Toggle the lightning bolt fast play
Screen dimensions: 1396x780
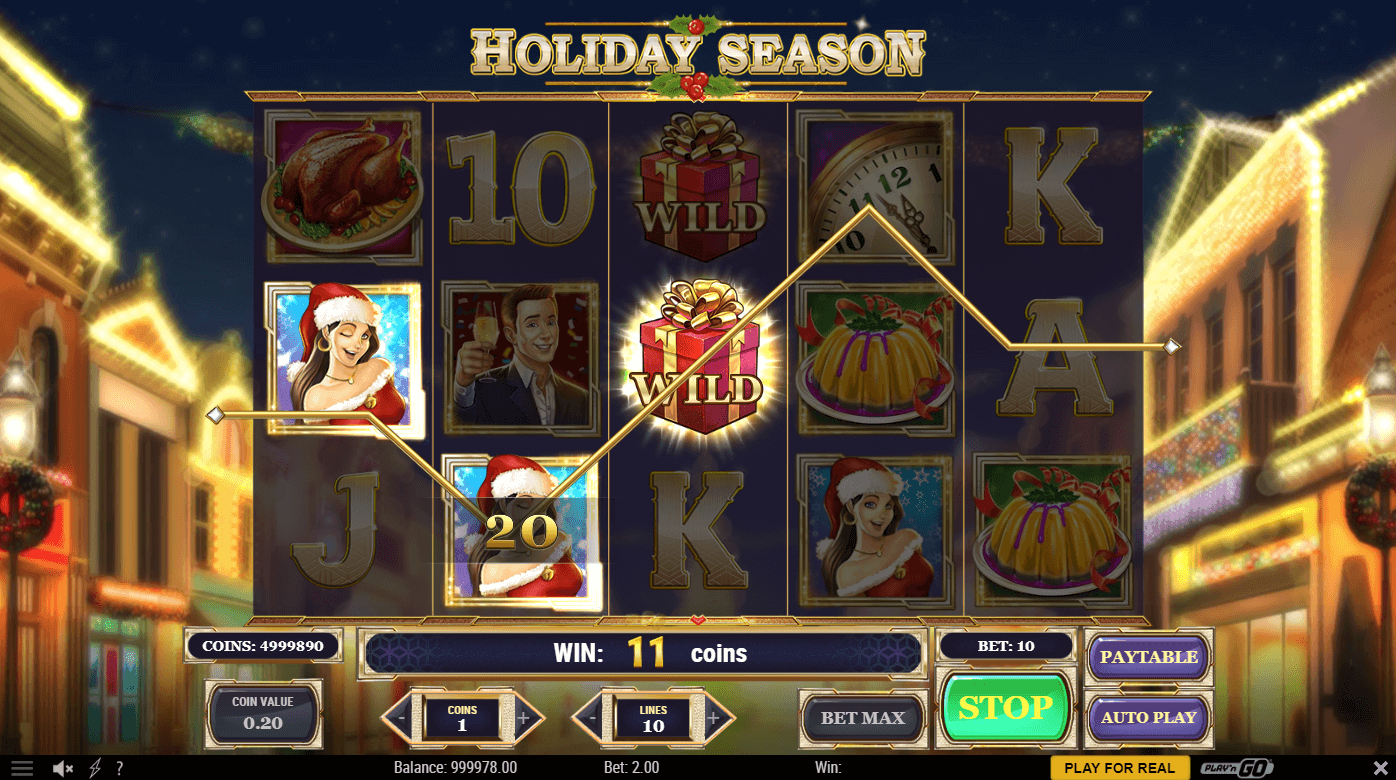[95, 768]
